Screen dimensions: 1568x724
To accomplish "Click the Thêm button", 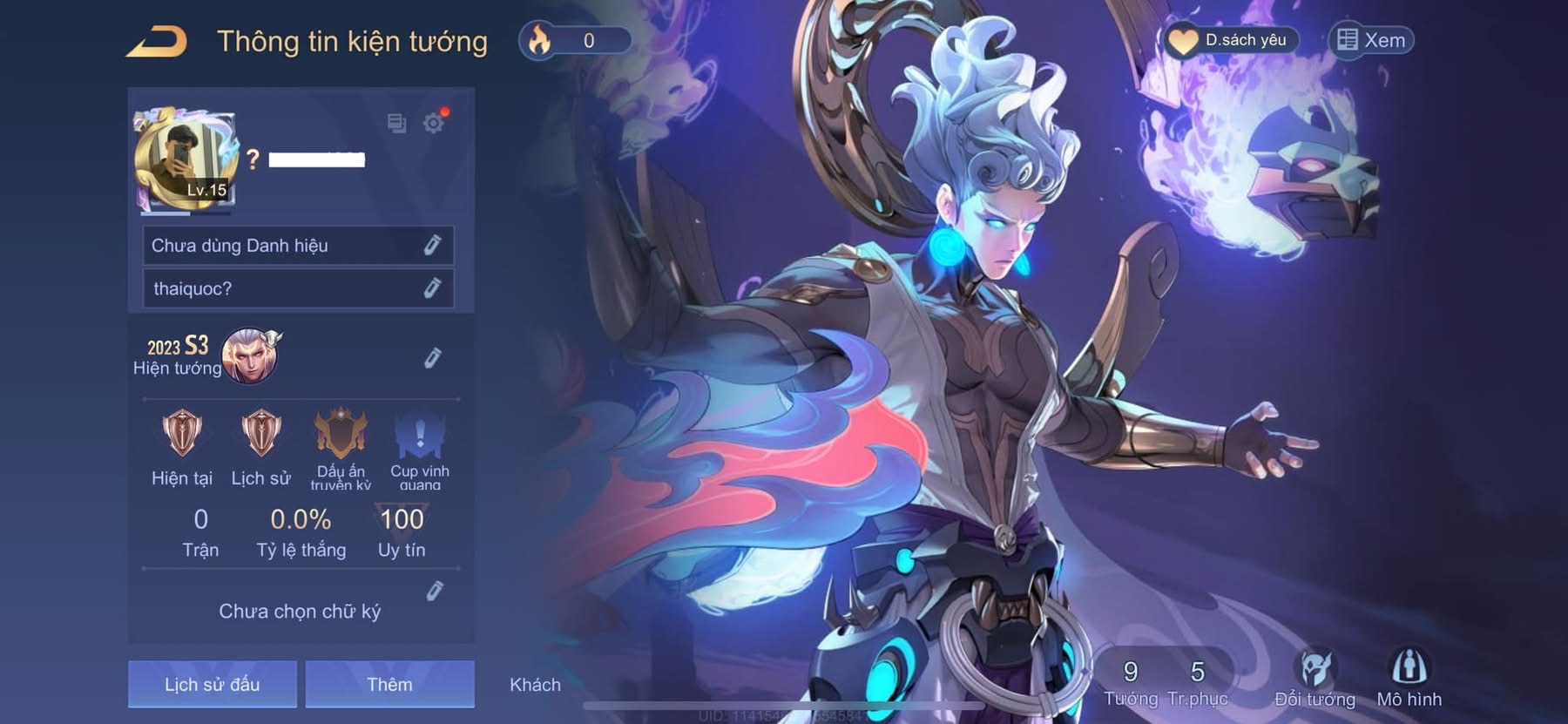I will click(389, 684).
